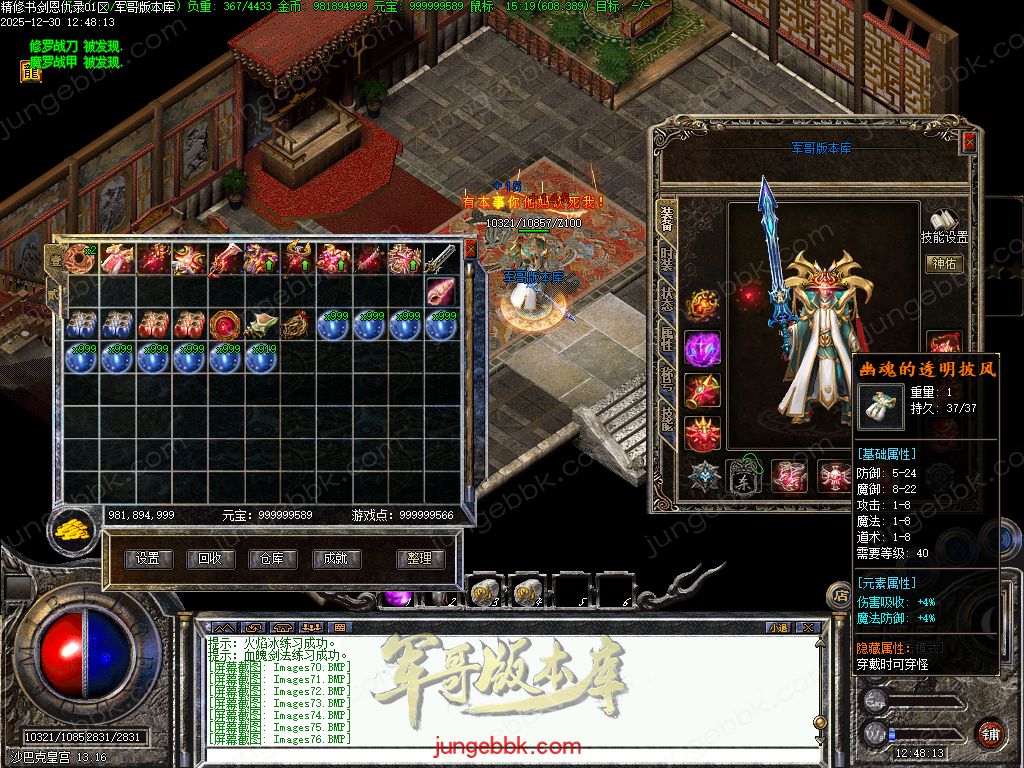Switch to the 时装 fashion tab

point(667,260)
